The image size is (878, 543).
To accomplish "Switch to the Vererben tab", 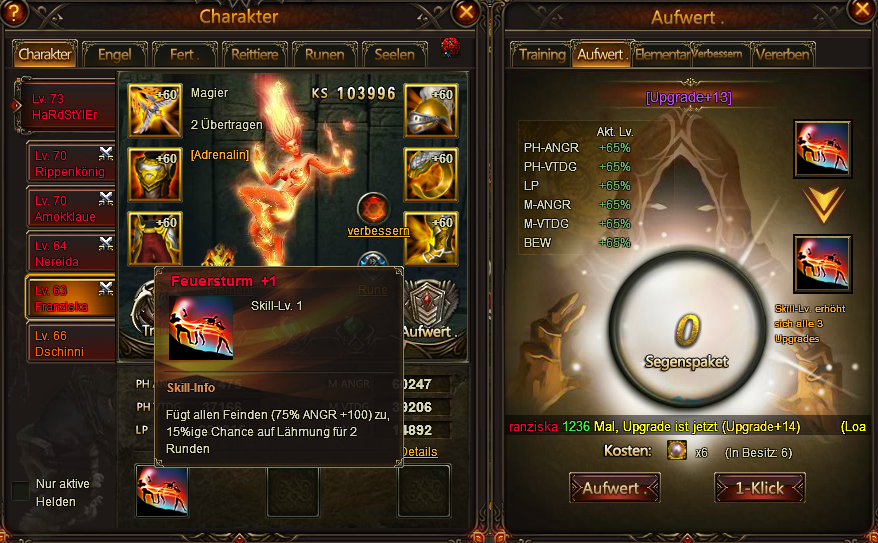I will pos(783,54).
